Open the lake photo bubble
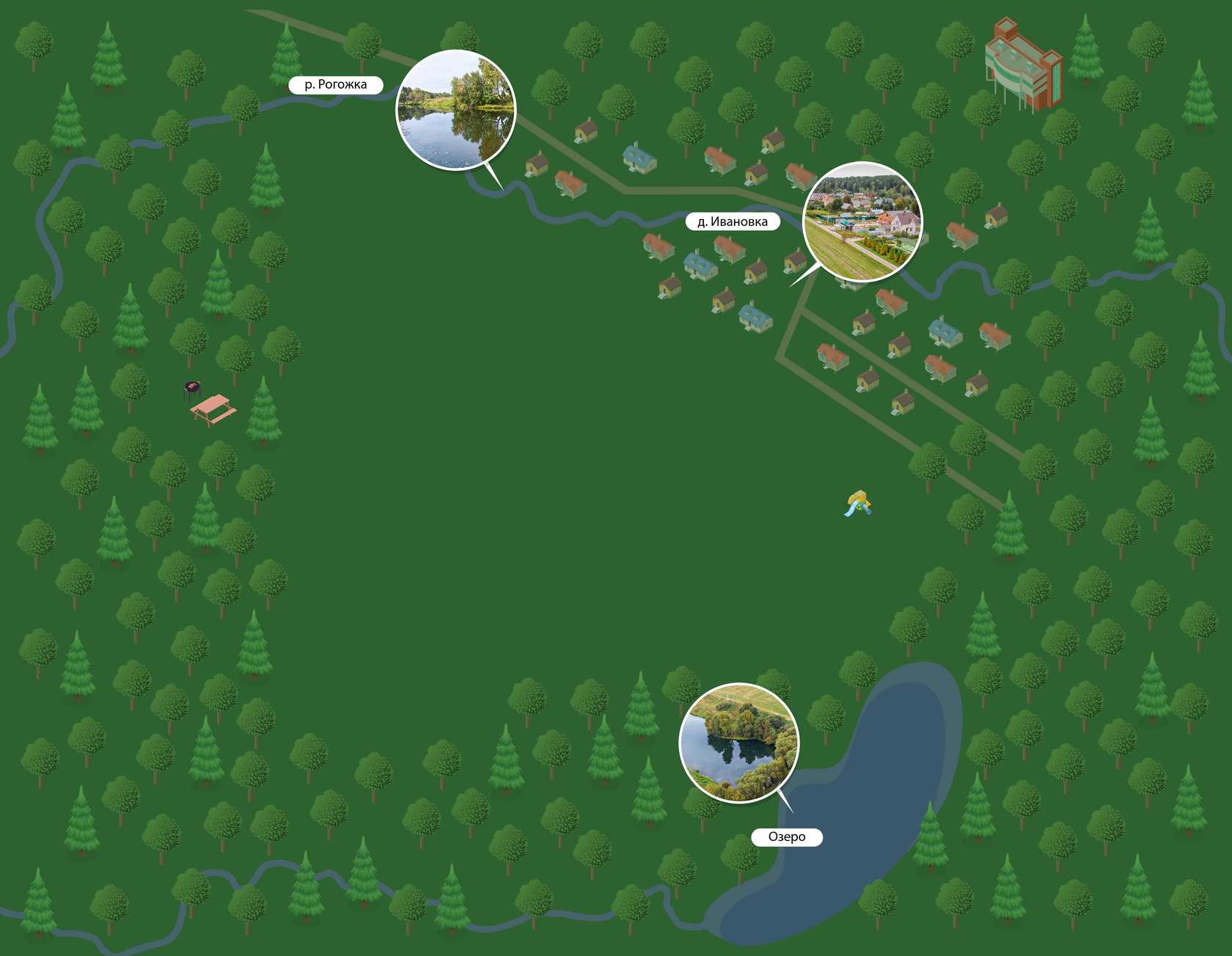 point(738,743)
